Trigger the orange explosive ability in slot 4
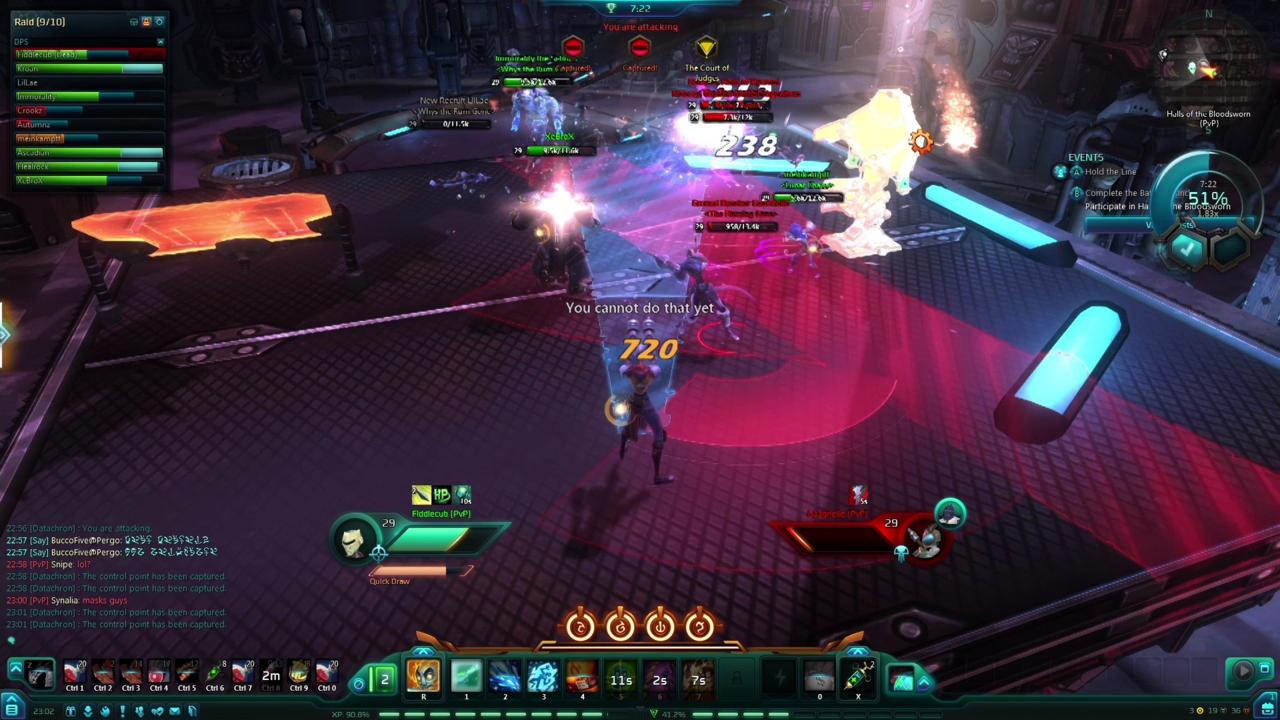Screen dimensions: 1280x720 (x=582, y=678)
